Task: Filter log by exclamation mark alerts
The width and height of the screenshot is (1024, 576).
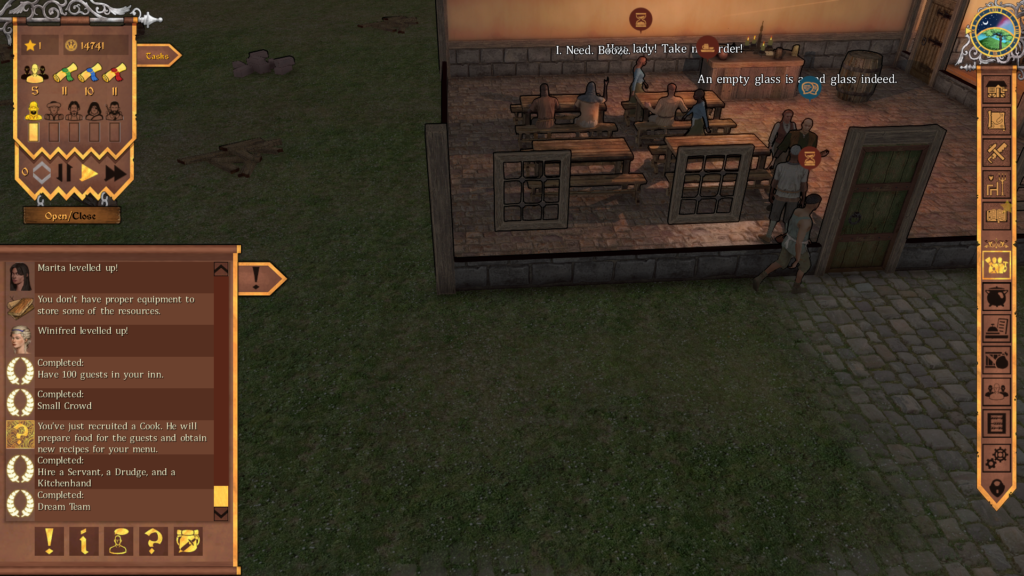Action: tap(49, 541)
